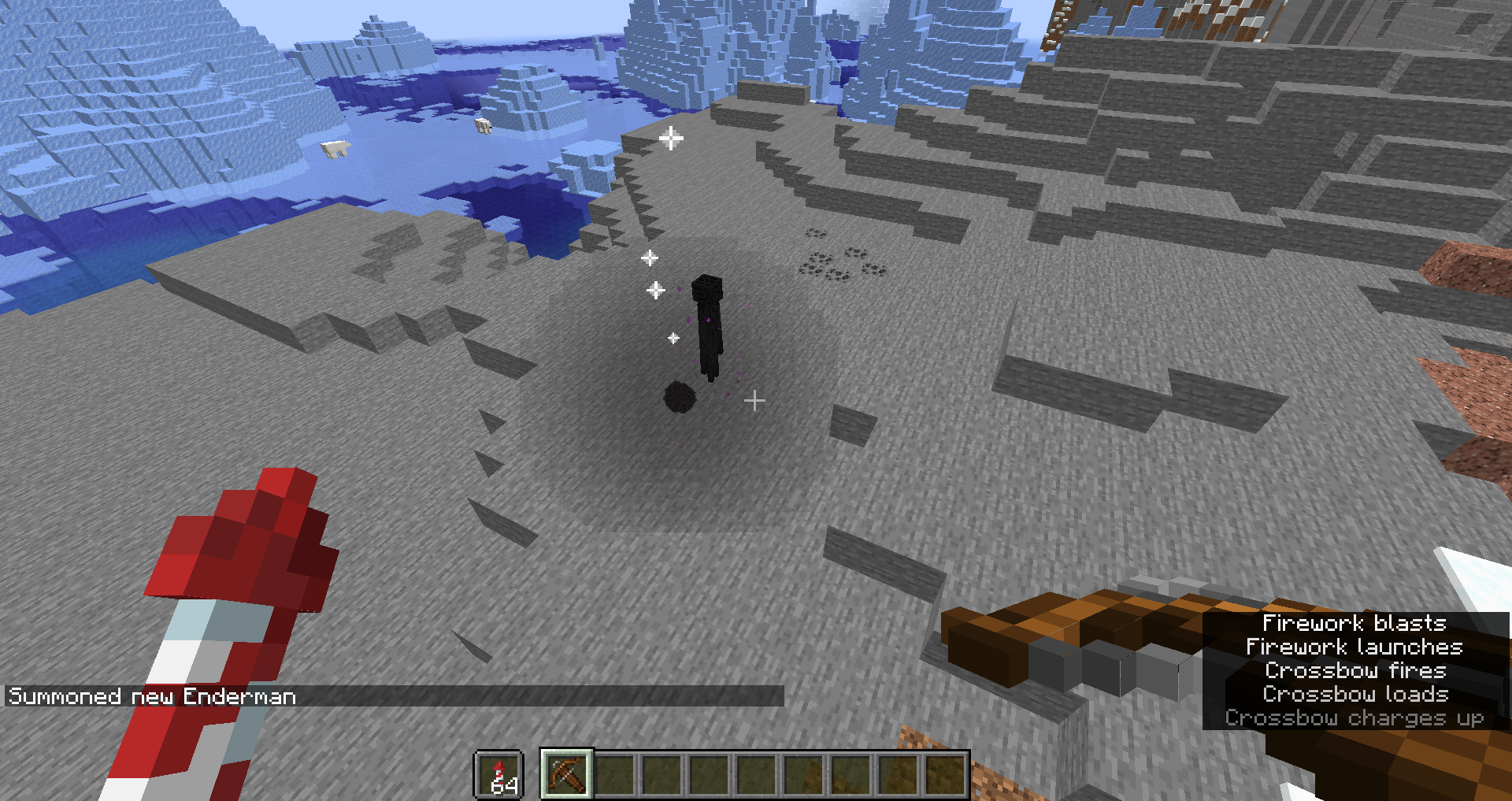Select the firework rocket offhand slot
This screenshot has width=1512, height=801.
499,775
